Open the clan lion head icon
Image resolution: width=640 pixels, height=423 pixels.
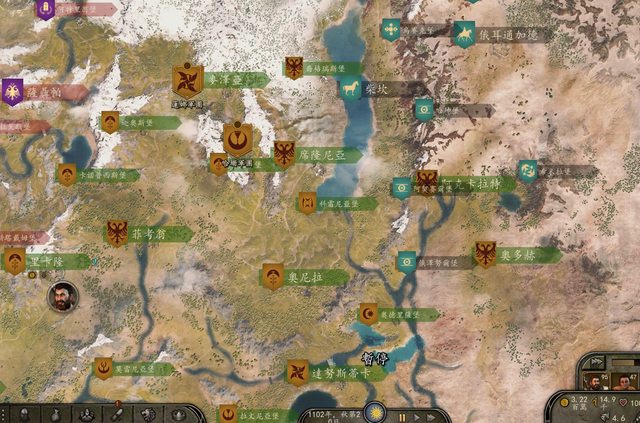147,414
